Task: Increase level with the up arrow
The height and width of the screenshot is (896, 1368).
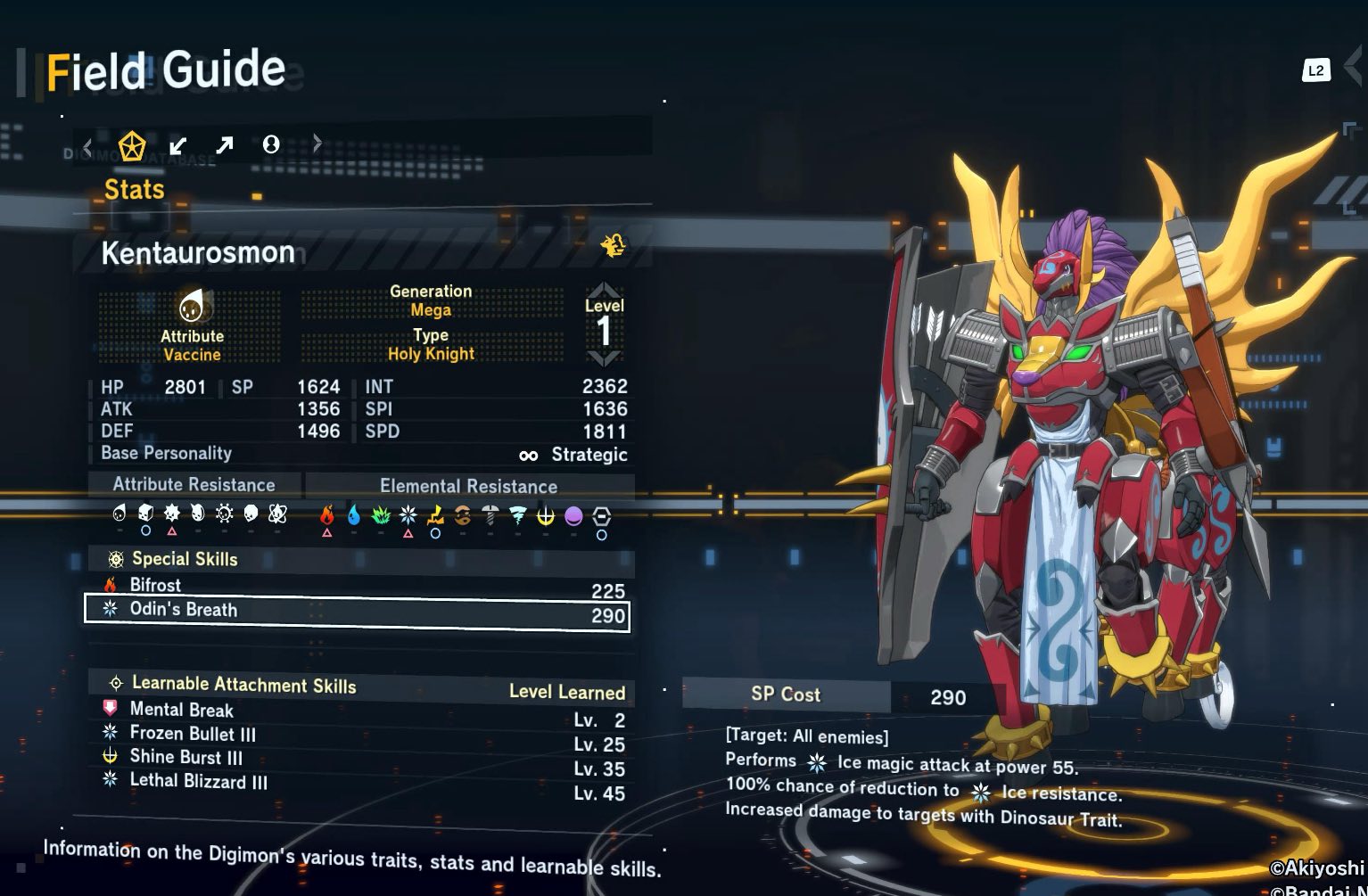Action: [x=604, y=290]
